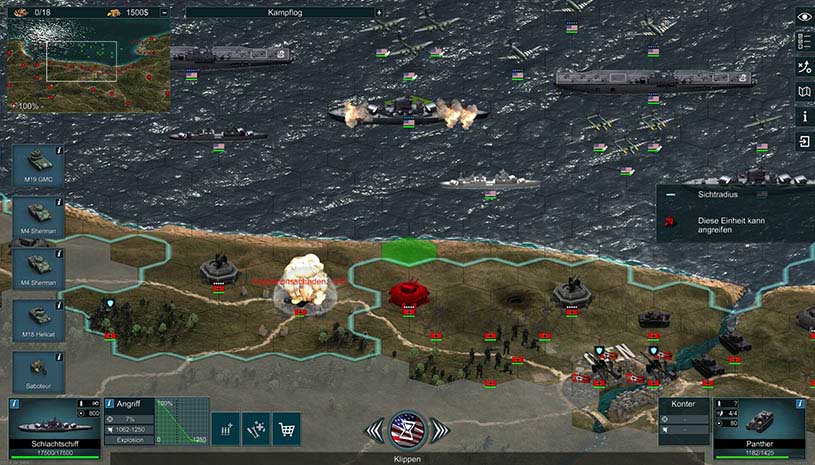Collapse the minimap with the minus button
The width and height of the screenshot is (815, 465).
point(165,13)
